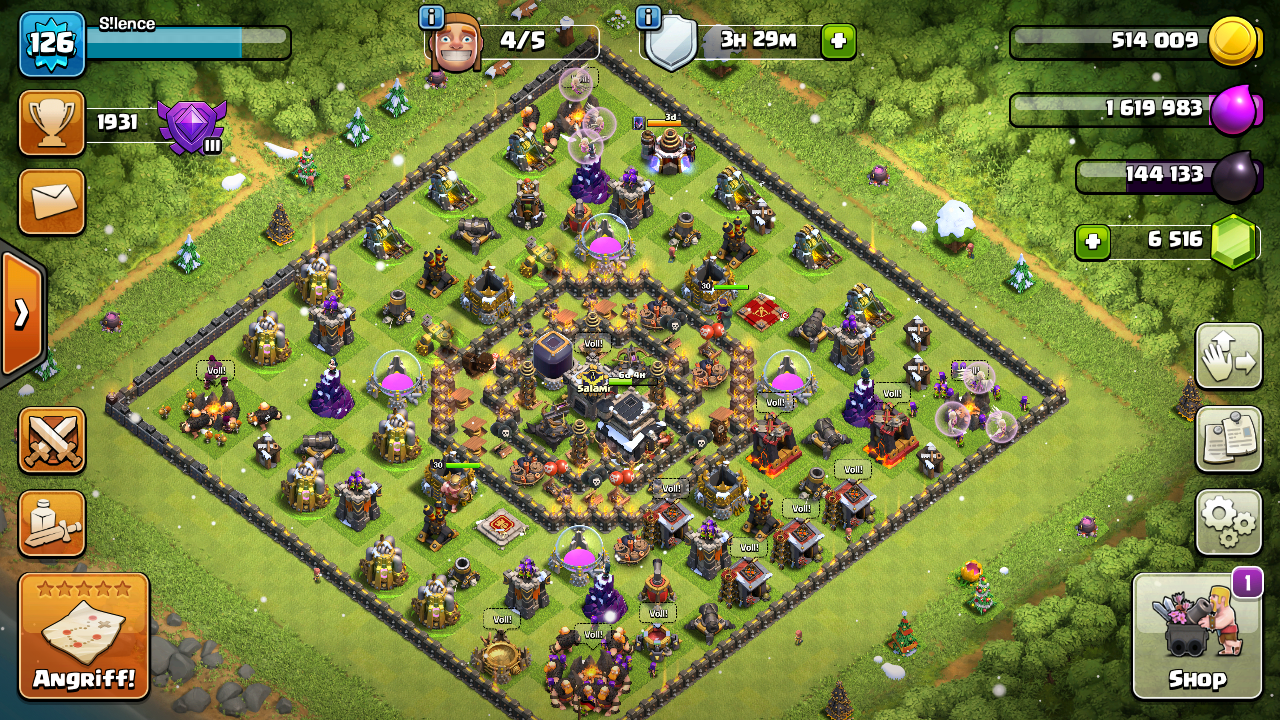Tap the Angriff! attack button
Viewport: 1280px width, 720px height.
click(x=84, y=636)
